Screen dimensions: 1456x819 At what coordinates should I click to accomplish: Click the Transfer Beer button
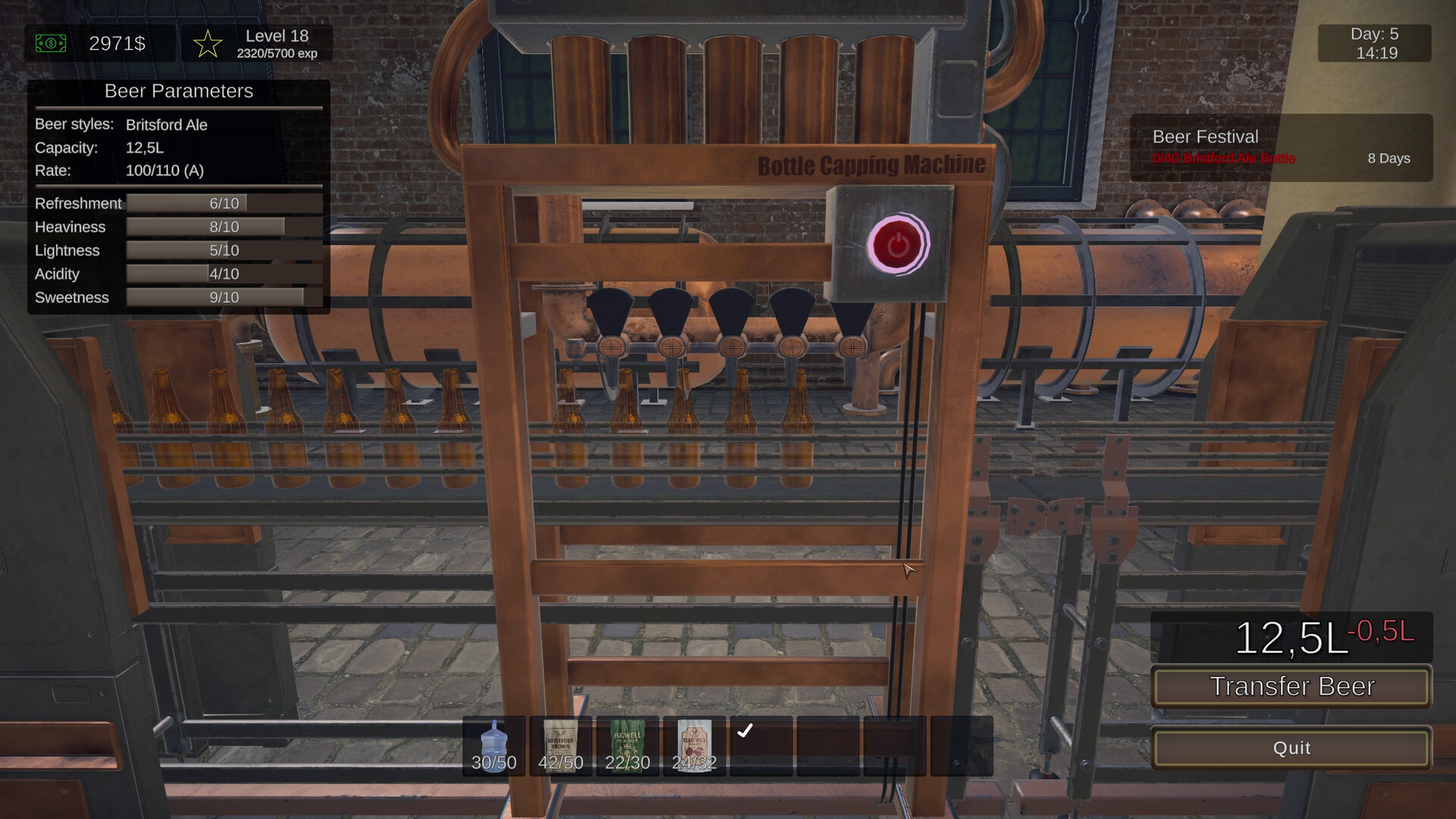(x=1291, y=687)
